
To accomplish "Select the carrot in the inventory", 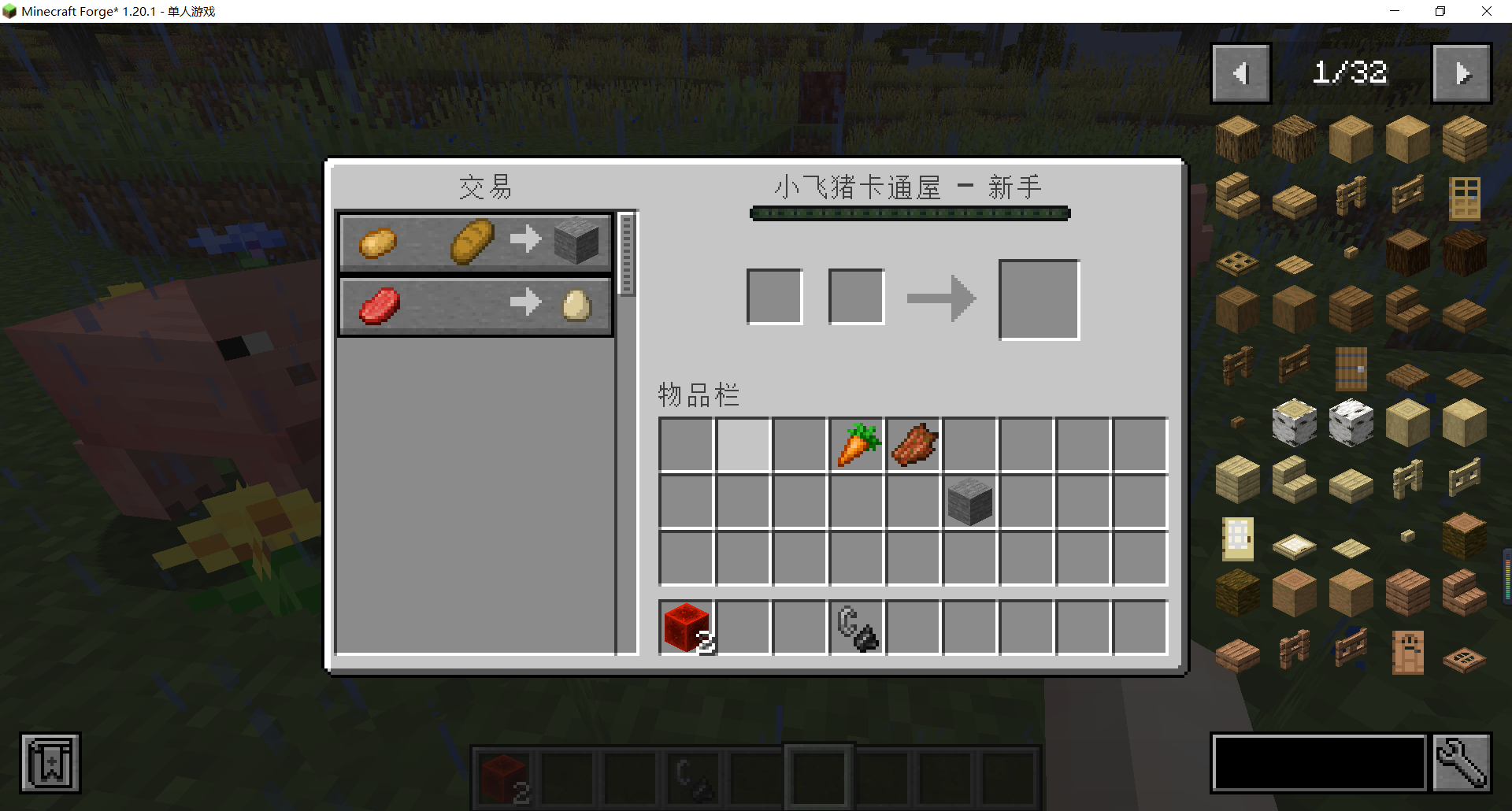I will pos(856,444).
